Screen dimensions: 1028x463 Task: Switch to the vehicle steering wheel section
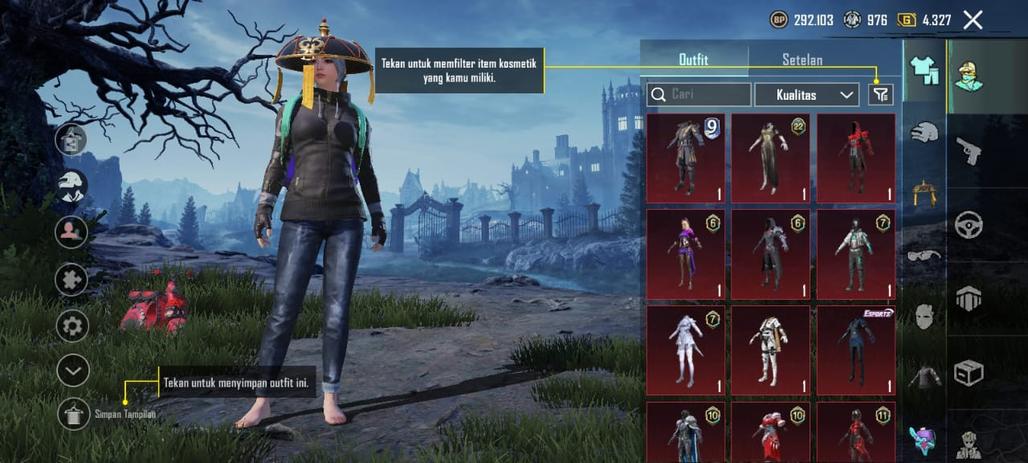tap(968, 224)
